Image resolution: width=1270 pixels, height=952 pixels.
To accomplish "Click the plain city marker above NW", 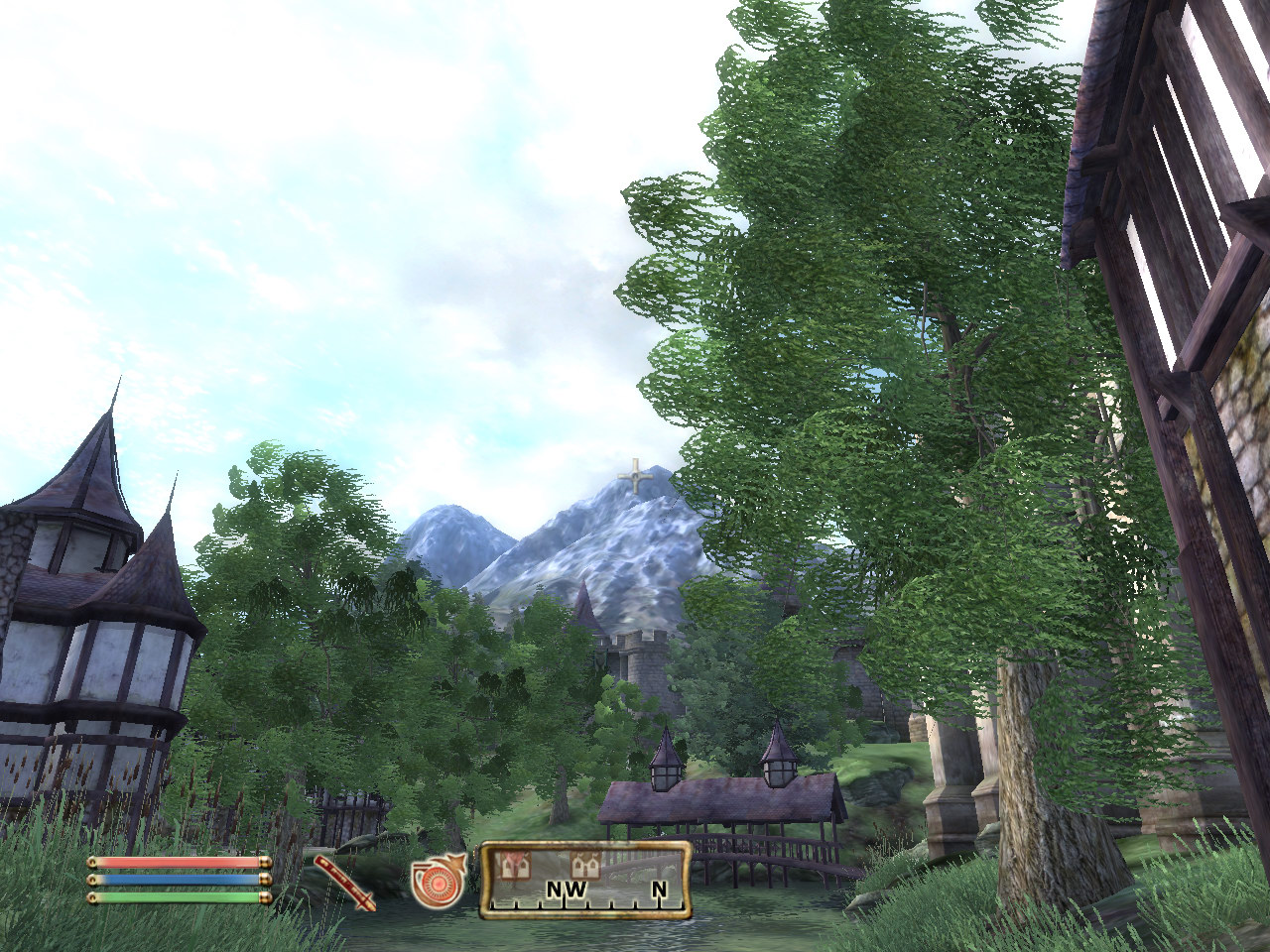I will point(584,865).
